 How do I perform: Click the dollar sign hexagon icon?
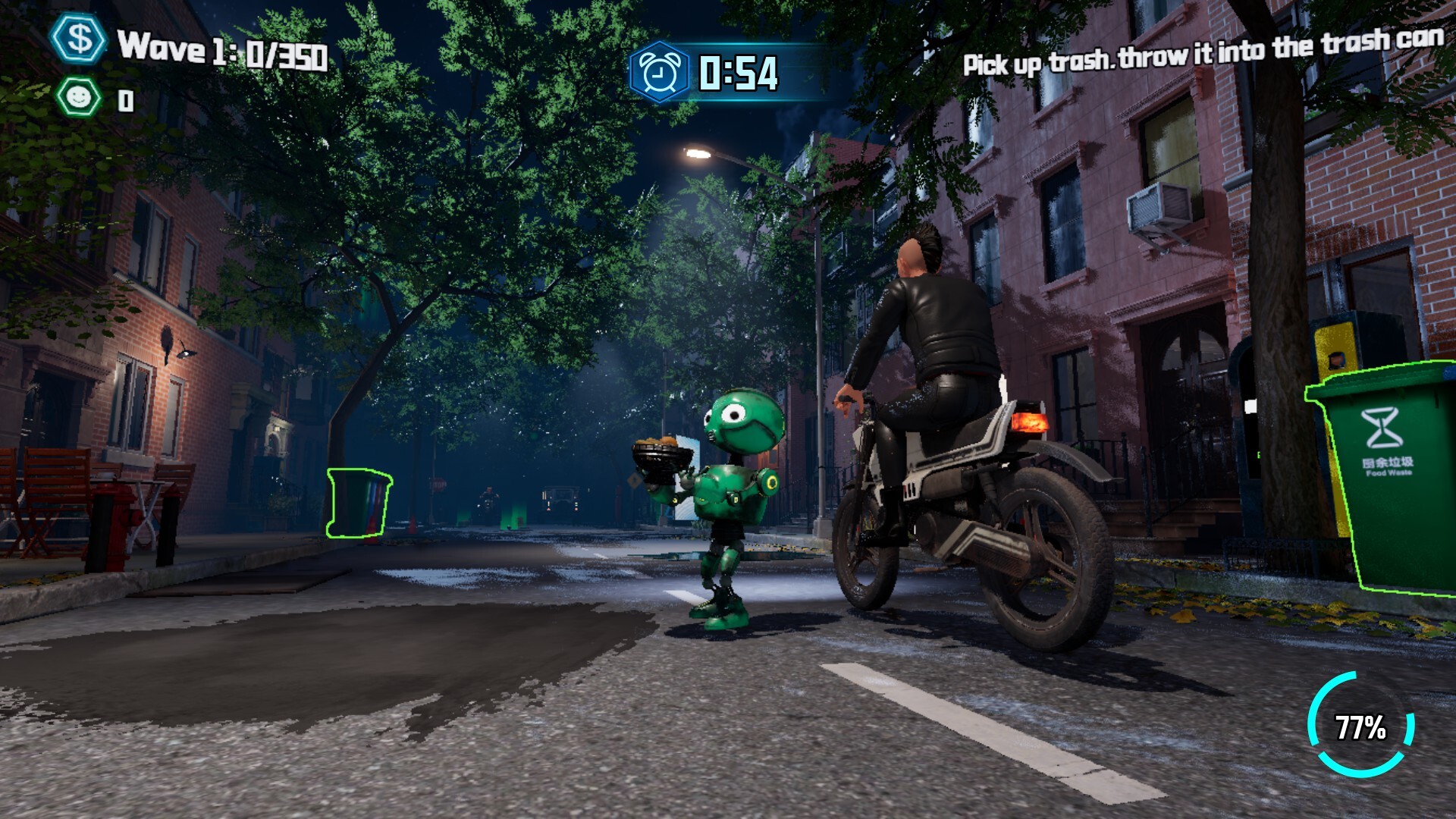(x=79, y=39)
